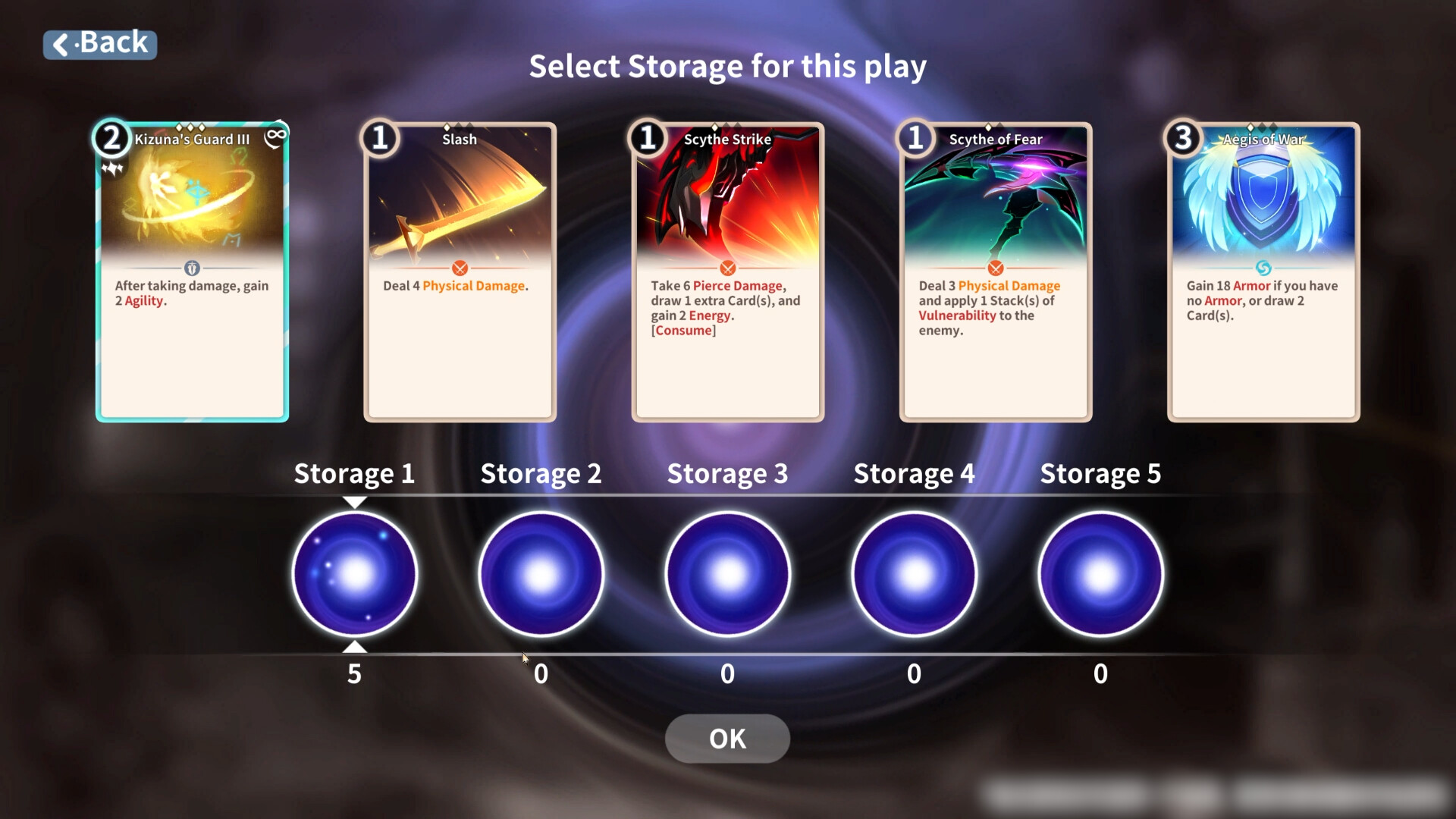Viewport: 1456px width, 819px height.
Task: Click the red attack icon on Scythe Strike
Action: tap(727, 268)
